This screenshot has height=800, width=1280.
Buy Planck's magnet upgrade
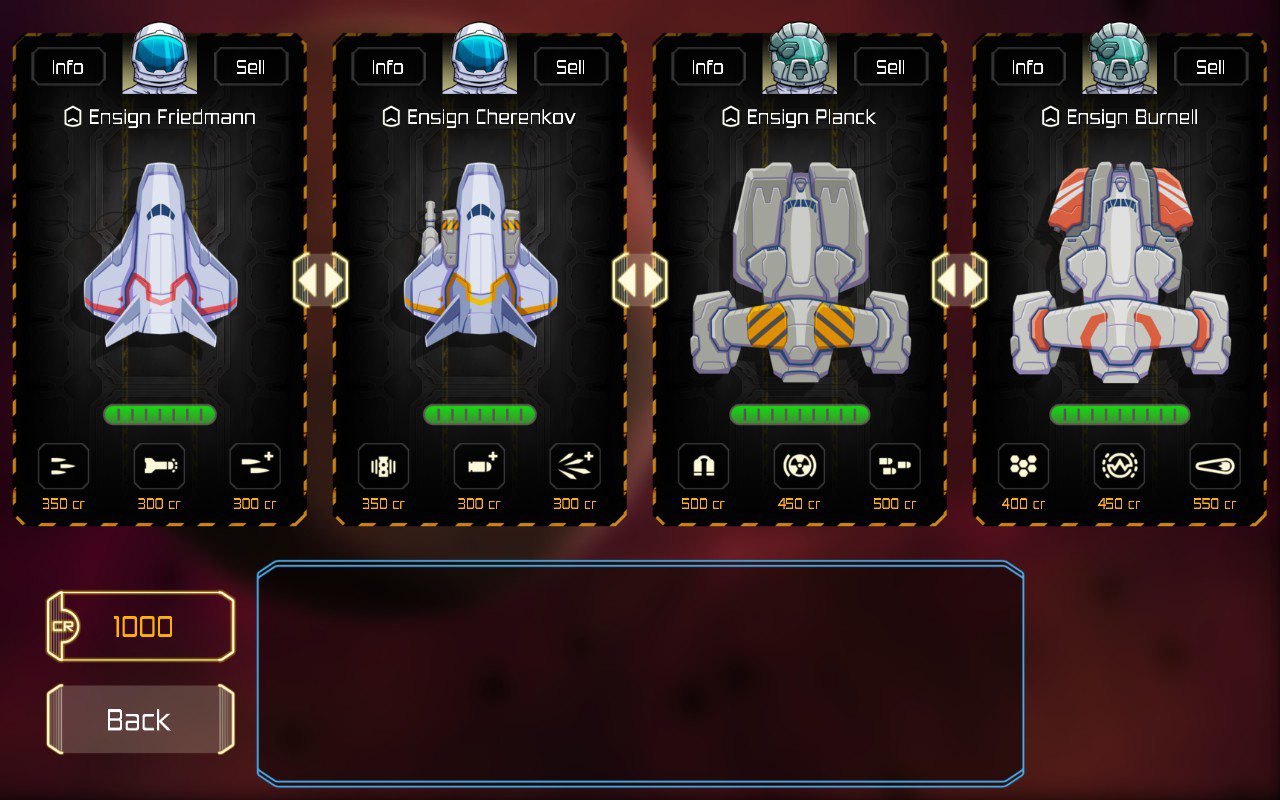pyautogui.click(x=703, y=467)
